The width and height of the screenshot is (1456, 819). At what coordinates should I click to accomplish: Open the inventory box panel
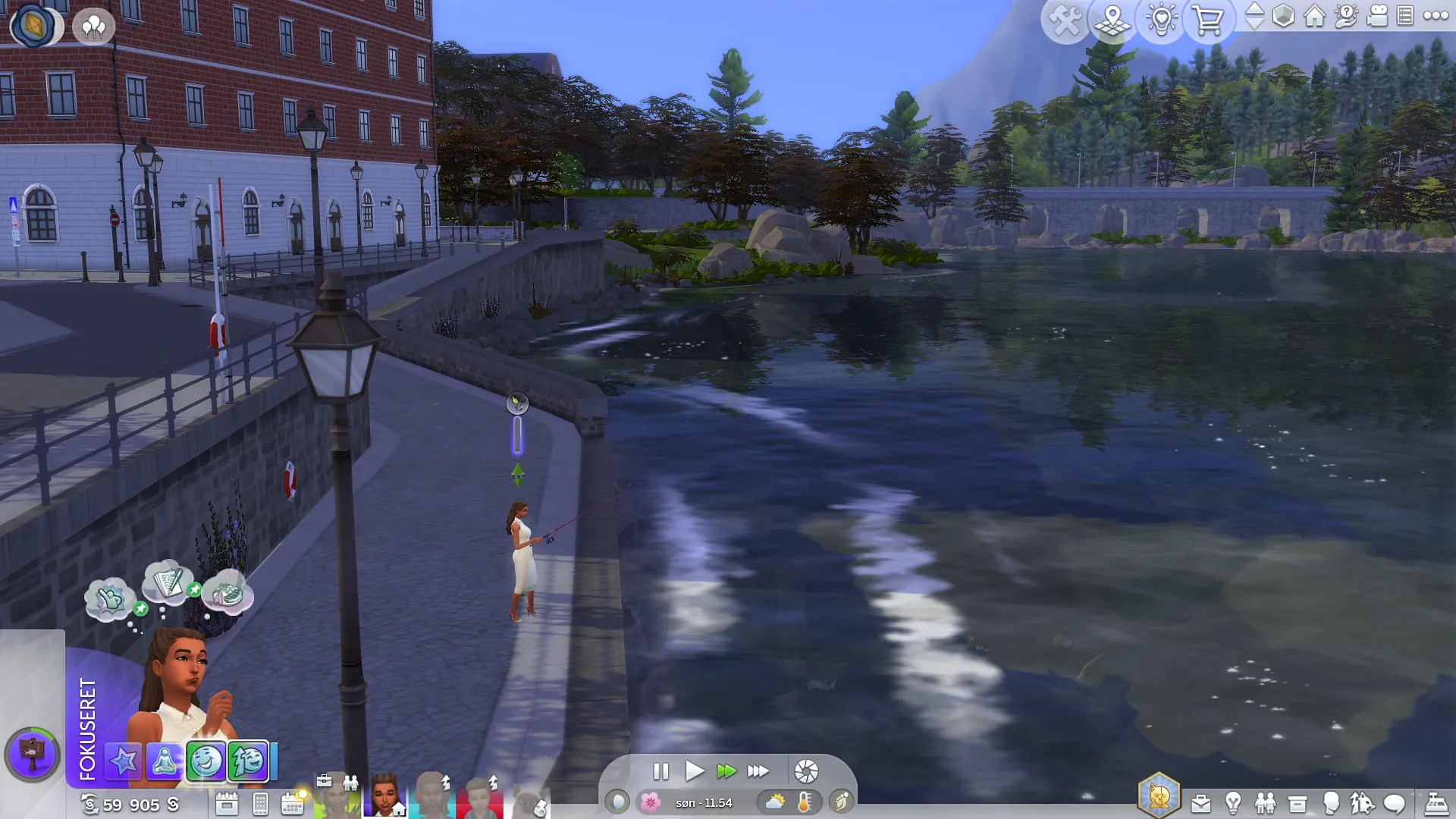click(x=1298, y=803)
